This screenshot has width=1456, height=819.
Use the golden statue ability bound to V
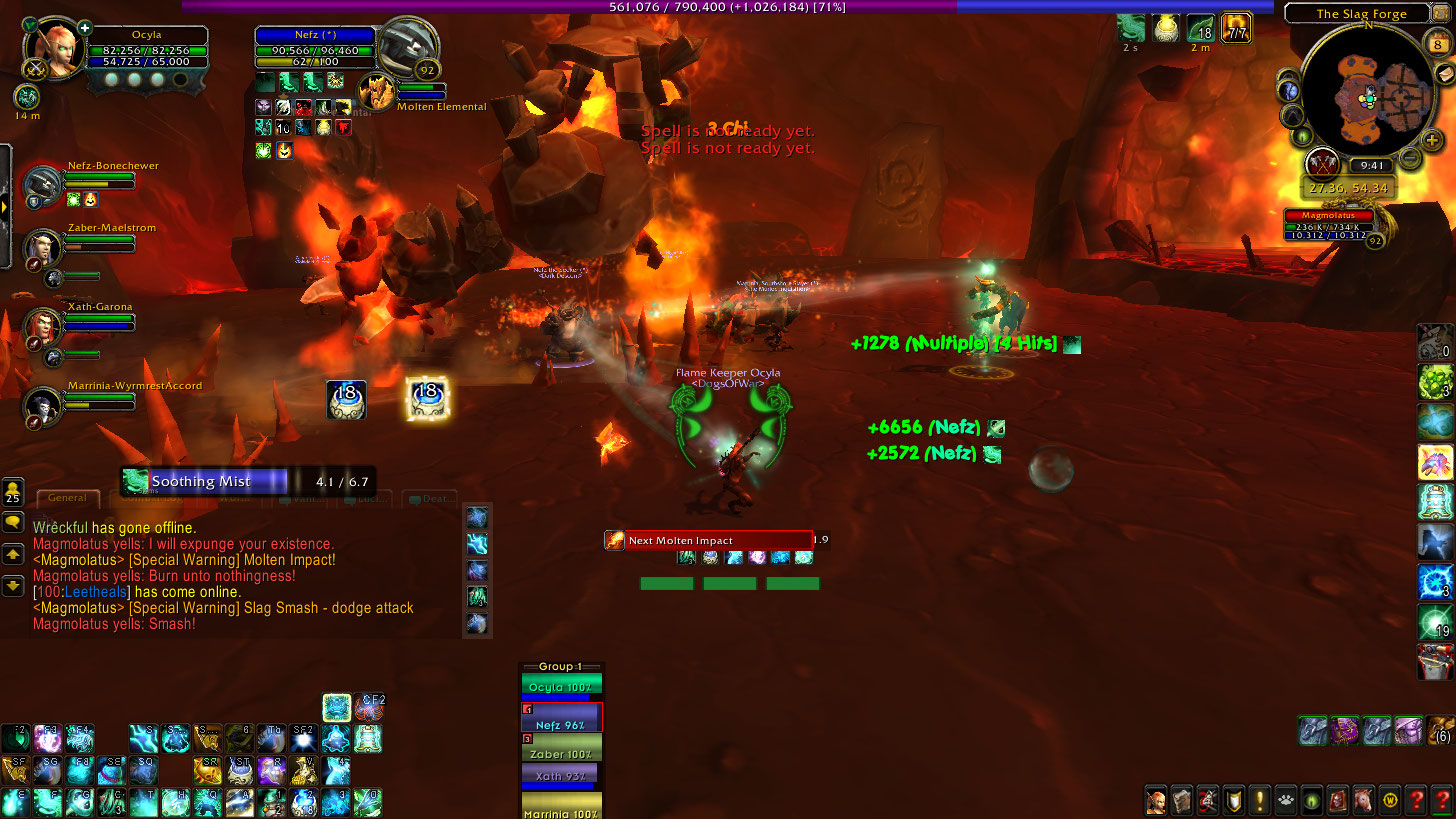tap(304, 770)
